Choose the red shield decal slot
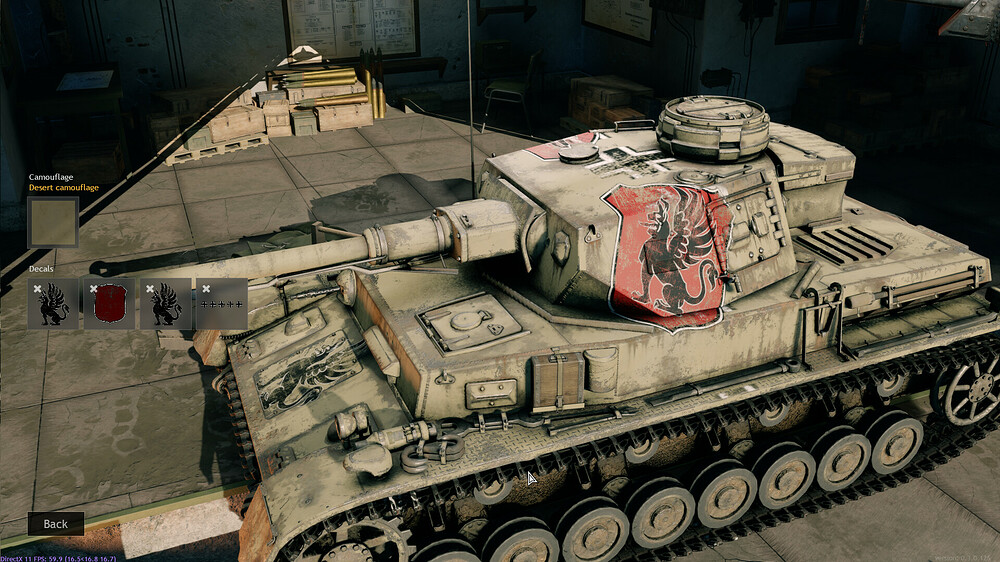Image resolution: width=1000 pixels, height=562 pixels. tap(109, 304)
